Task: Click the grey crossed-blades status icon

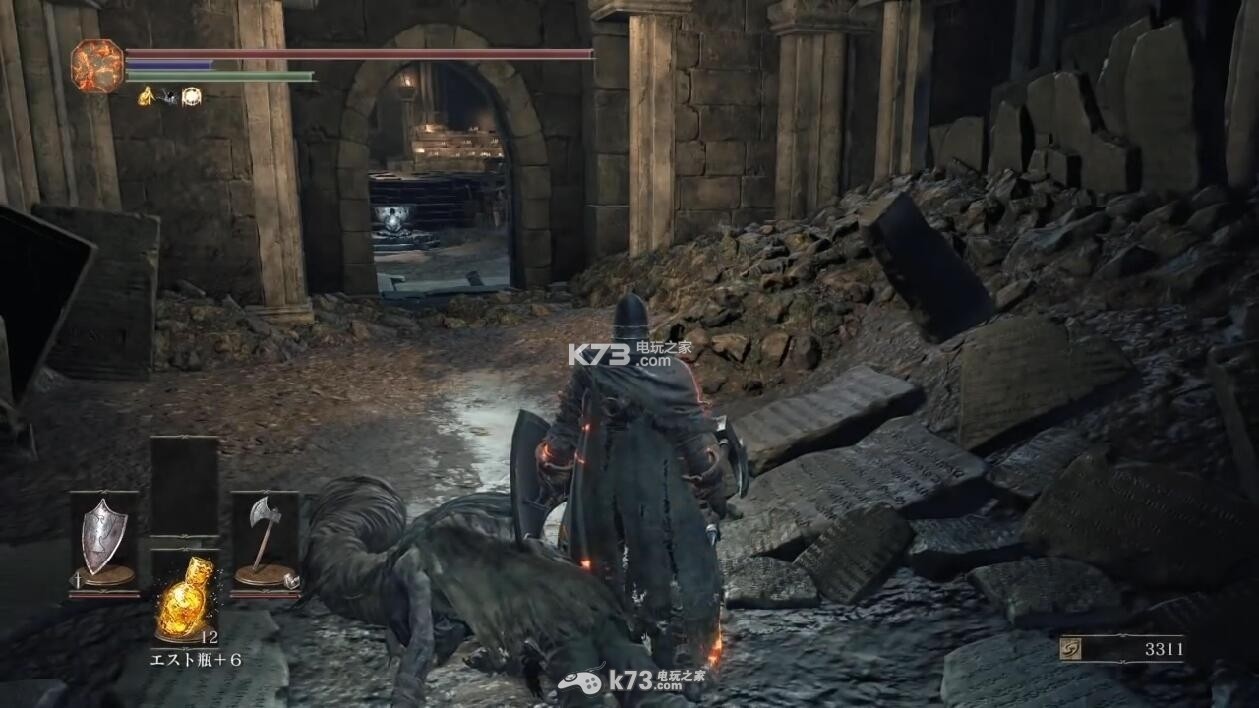Action: [x=168, y=96]
